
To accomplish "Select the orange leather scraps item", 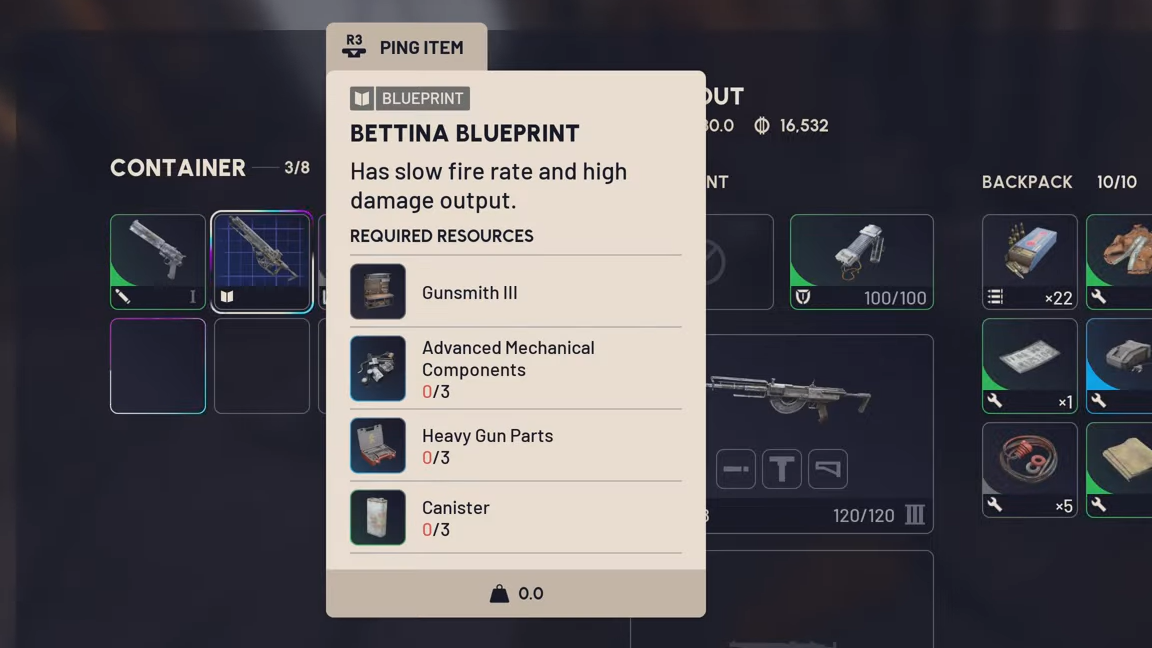I will point(1122,261).
